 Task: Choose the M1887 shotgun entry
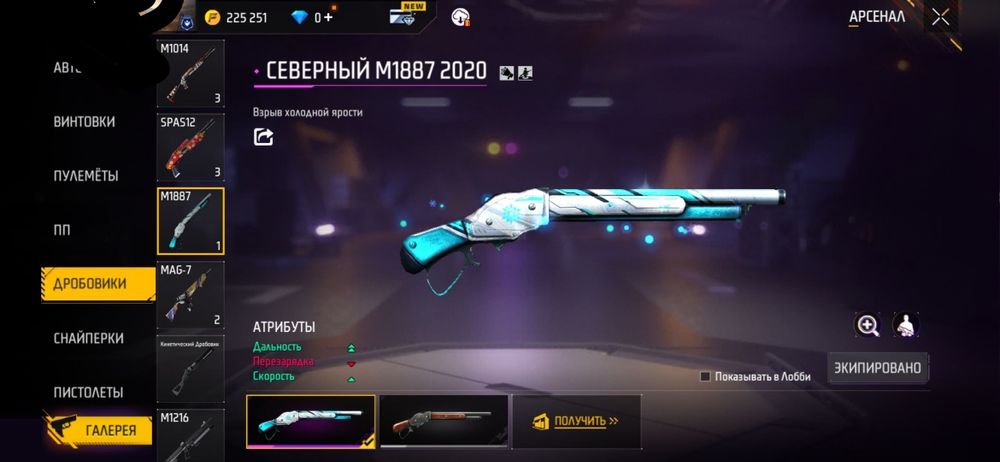[x=190, y=221]
